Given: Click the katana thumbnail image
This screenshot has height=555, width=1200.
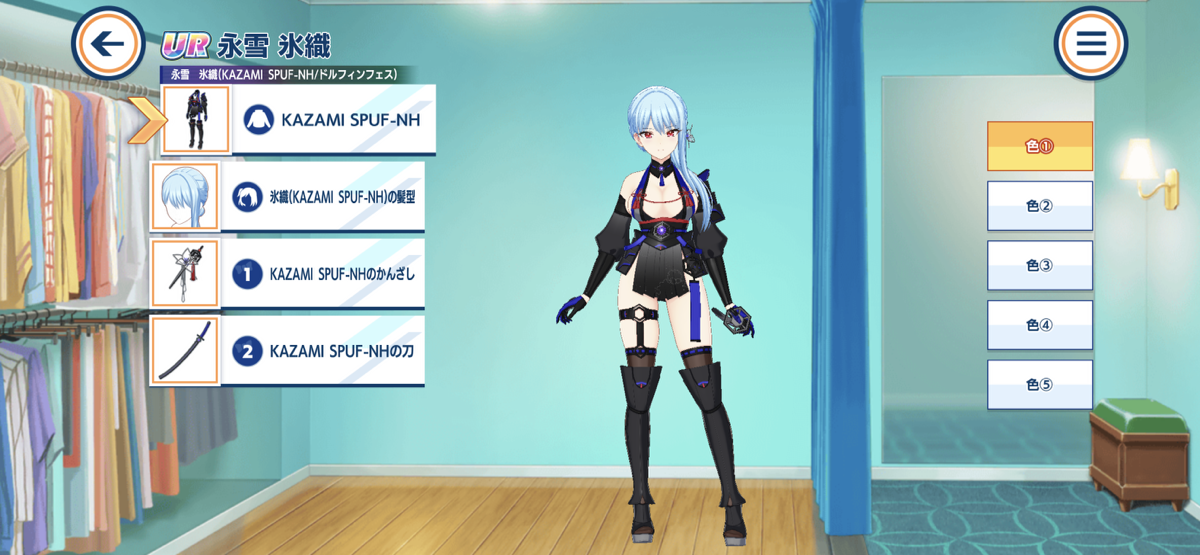Looking at the screenshot, I should [184, 351].
